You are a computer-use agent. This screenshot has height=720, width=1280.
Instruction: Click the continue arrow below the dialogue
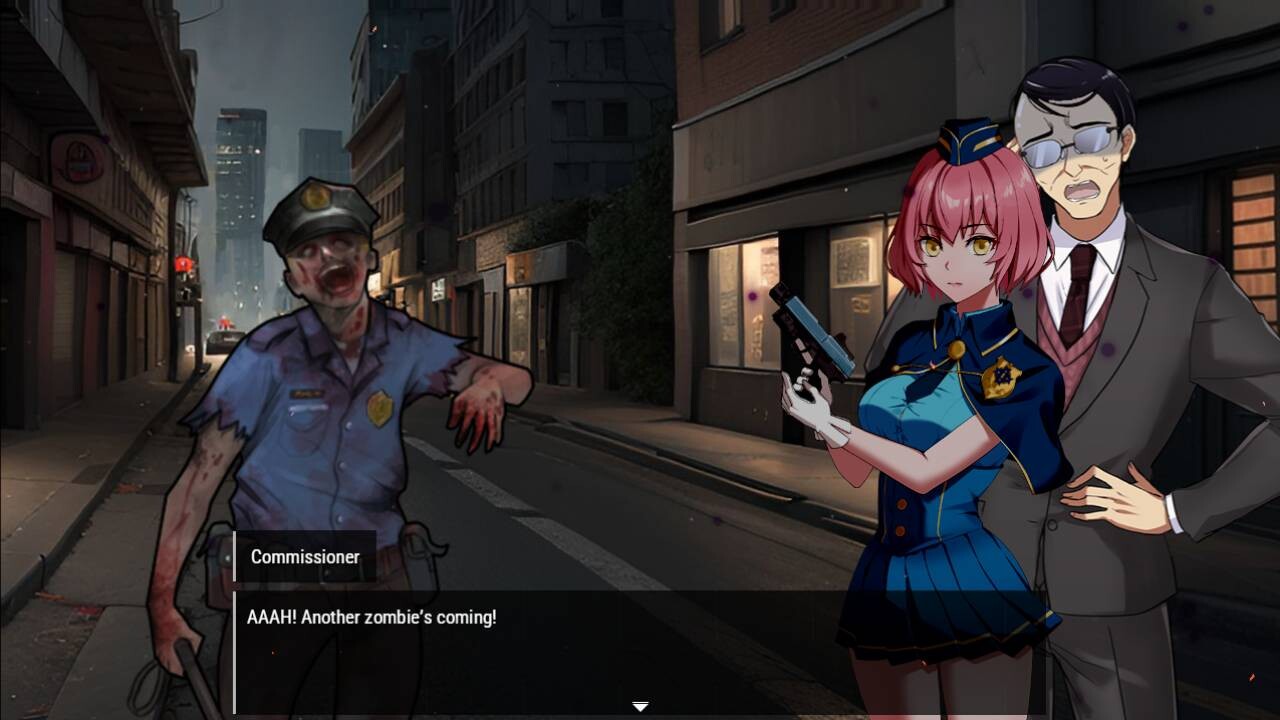tap(639, 704)
